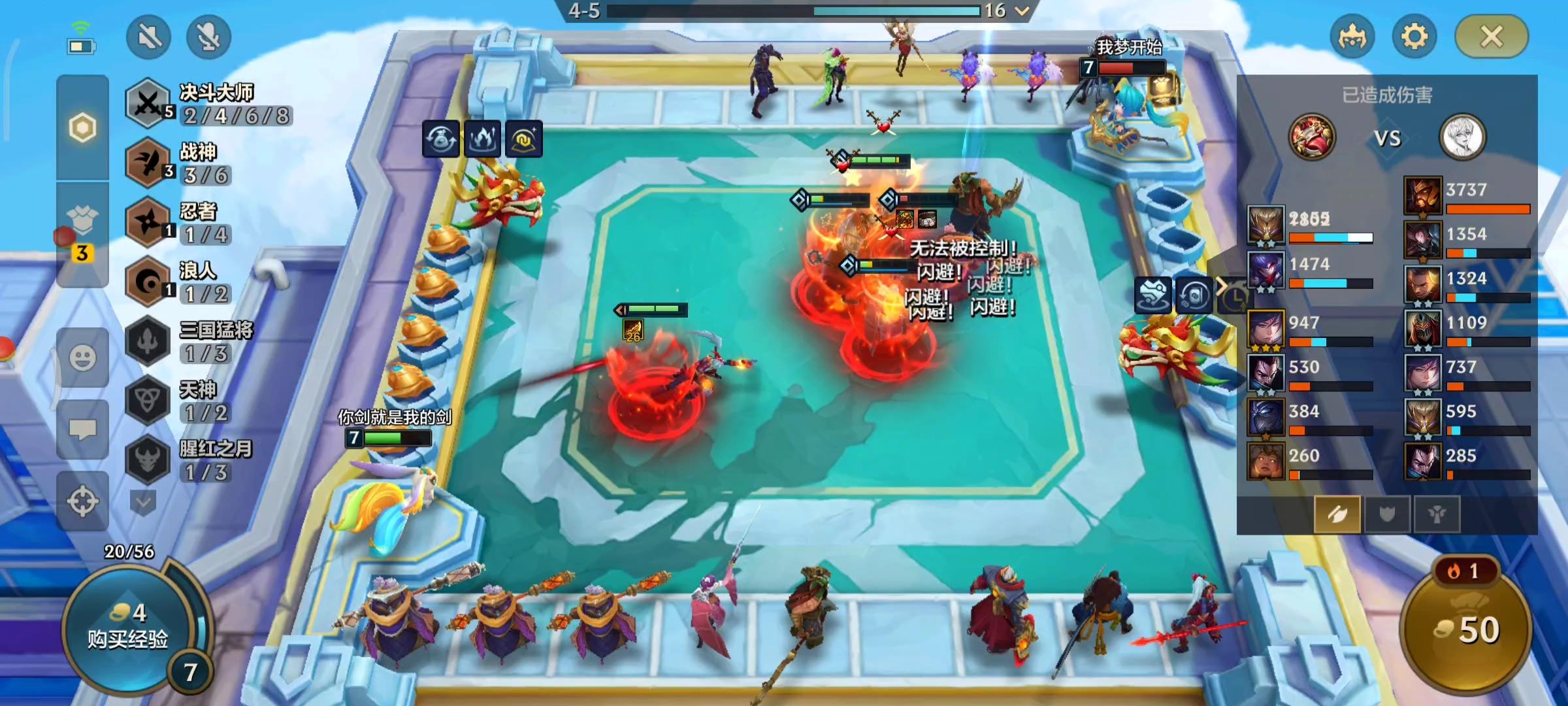Image resolution: width=1568 pixels, height=706 pixels.
Task: Switch to the damage dealt tab
Action: tap(1337, 514)
